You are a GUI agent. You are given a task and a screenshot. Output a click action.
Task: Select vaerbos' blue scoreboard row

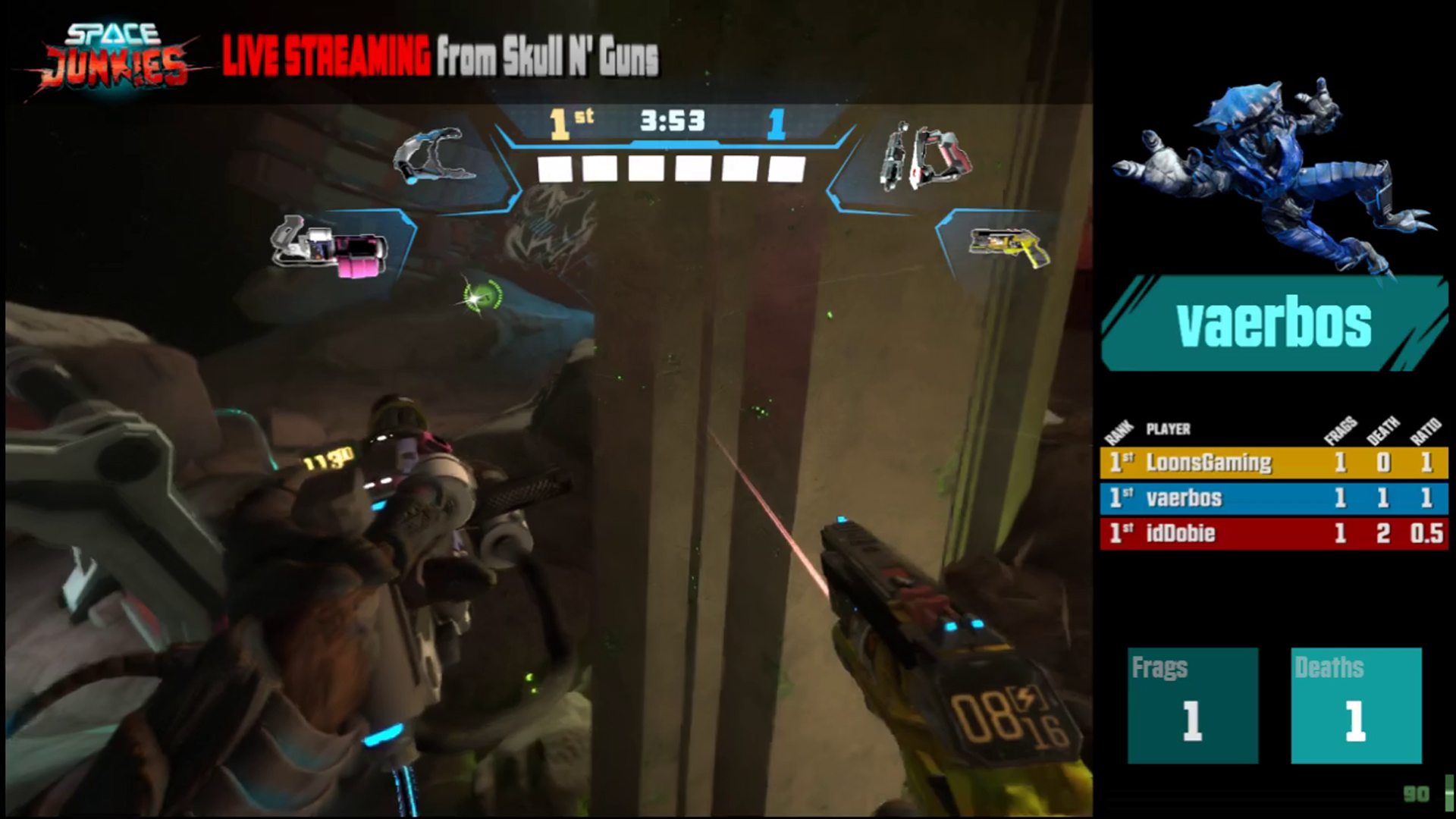coord(1274,498)
